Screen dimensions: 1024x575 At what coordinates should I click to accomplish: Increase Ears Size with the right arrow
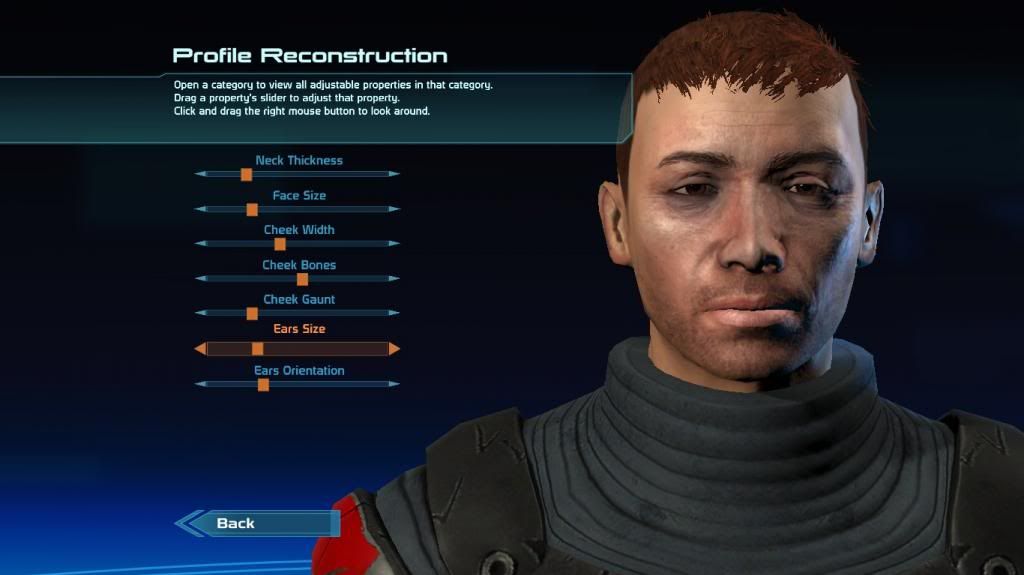click(x=394, y=349)
